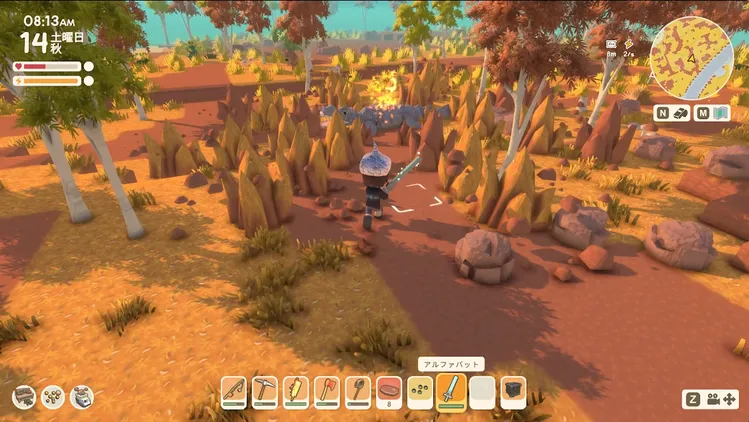
Task: Select the dark metal crate slot
Action: point(513,389)
